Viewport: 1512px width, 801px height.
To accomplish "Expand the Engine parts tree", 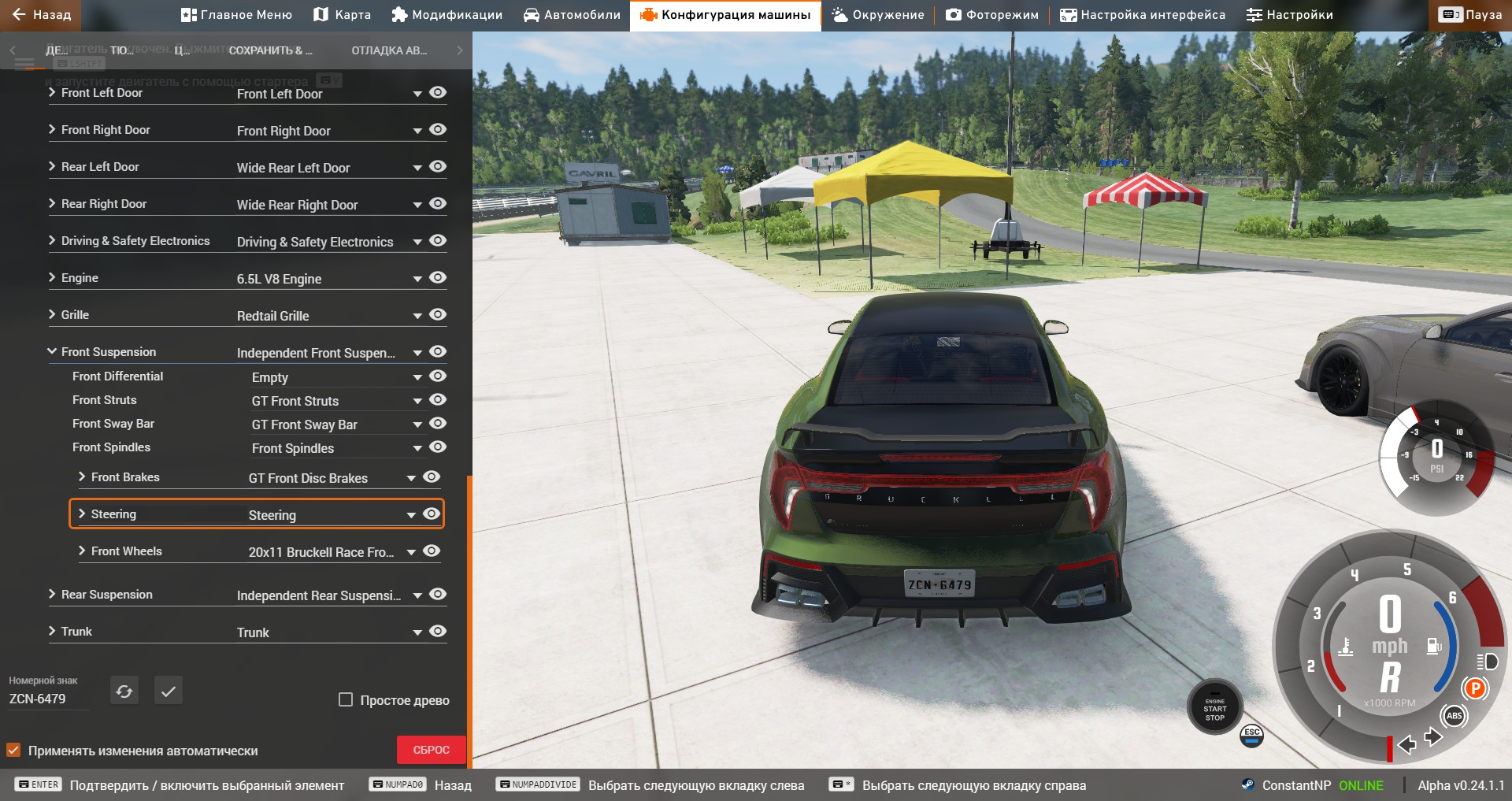I will click(52, 277).
